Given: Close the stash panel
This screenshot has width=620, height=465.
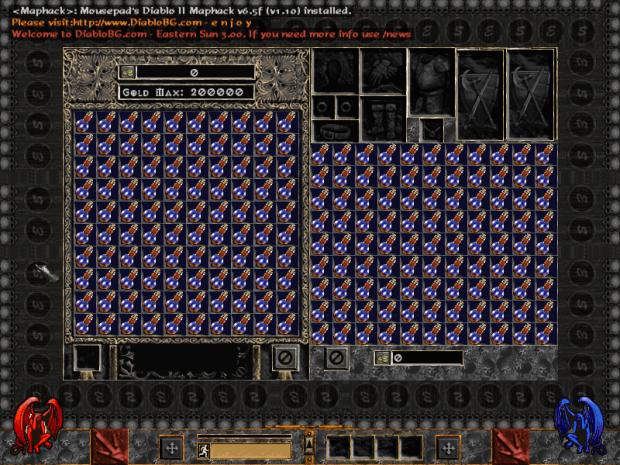Looking at the screenshot, I should pyautogui.click(x=284, y=356).
